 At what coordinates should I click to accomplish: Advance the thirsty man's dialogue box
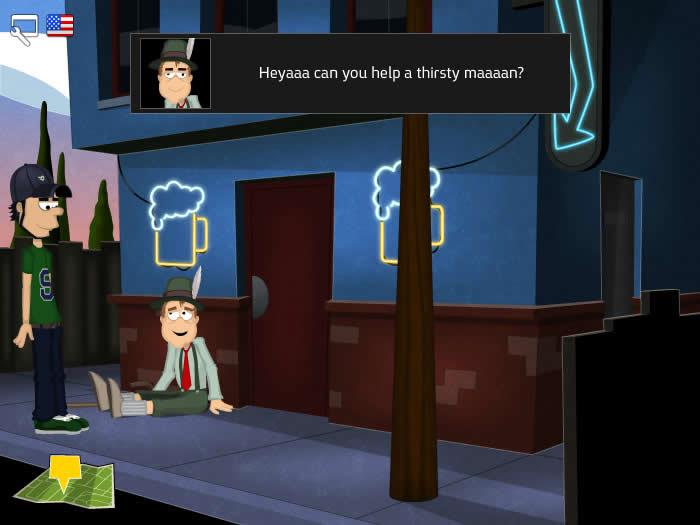tap(390, 73)
